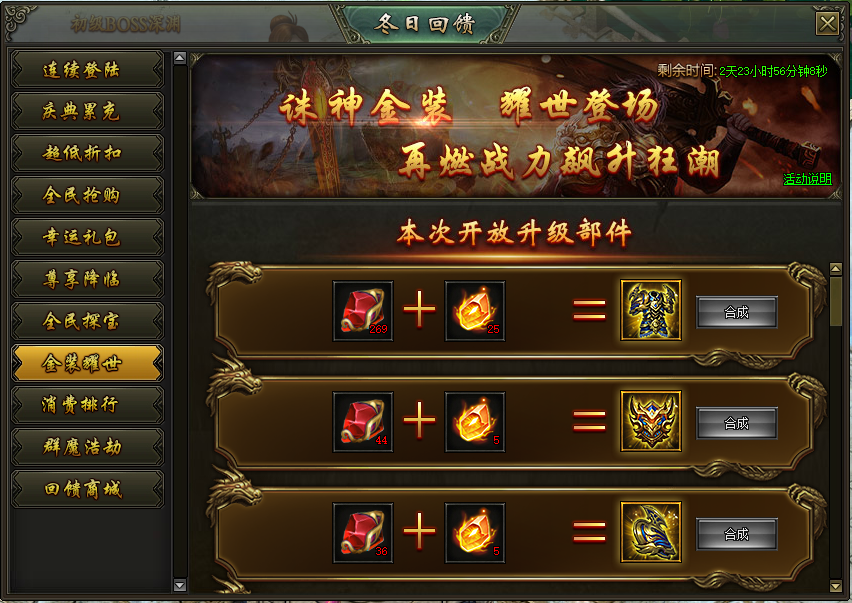The height and width of the screenshot is (603, 852).
Task: Select the highlighted 金装耀世 tab
Action: tap(87, 364)
